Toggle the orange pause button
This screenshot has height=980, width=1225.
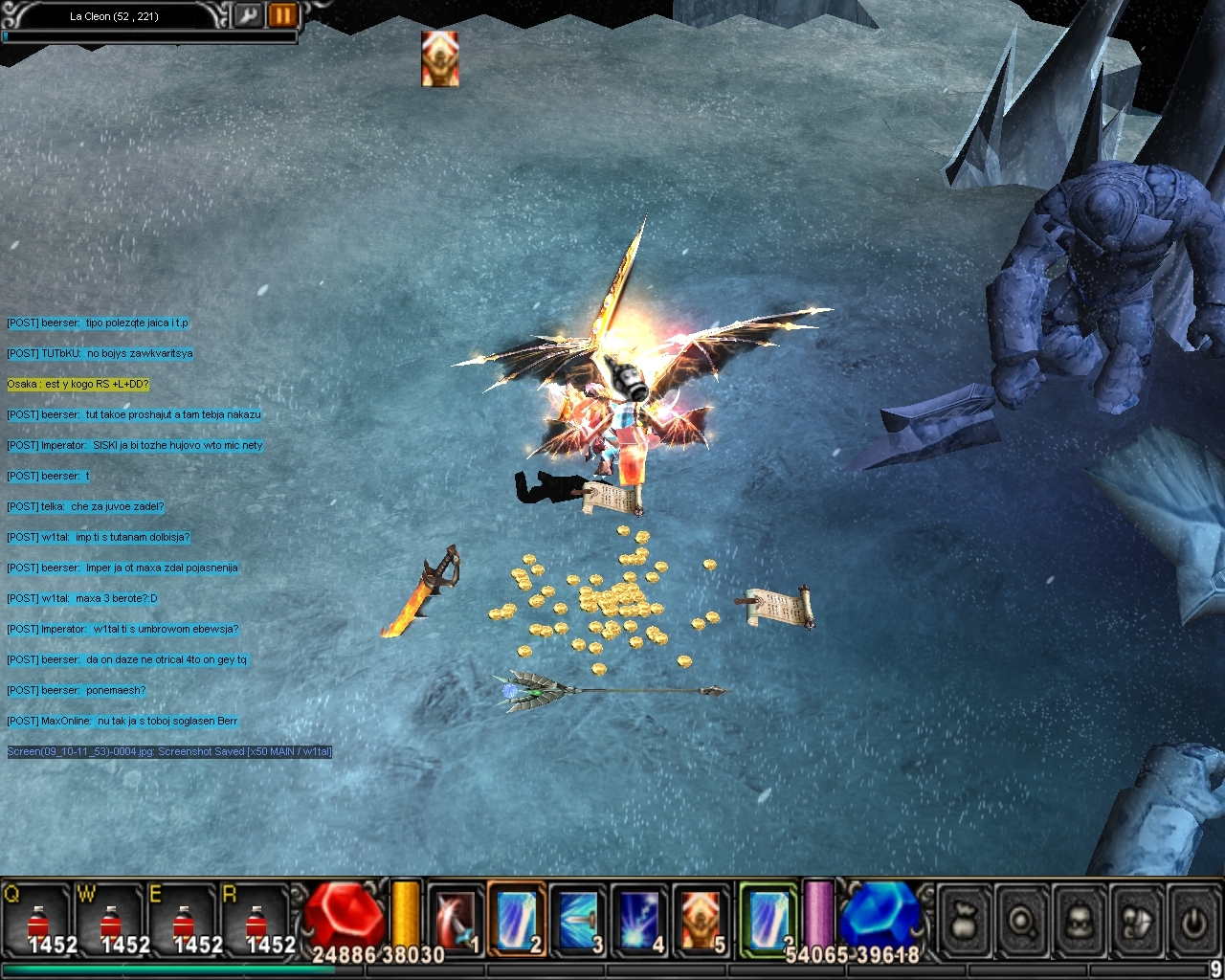coord(282,15)
